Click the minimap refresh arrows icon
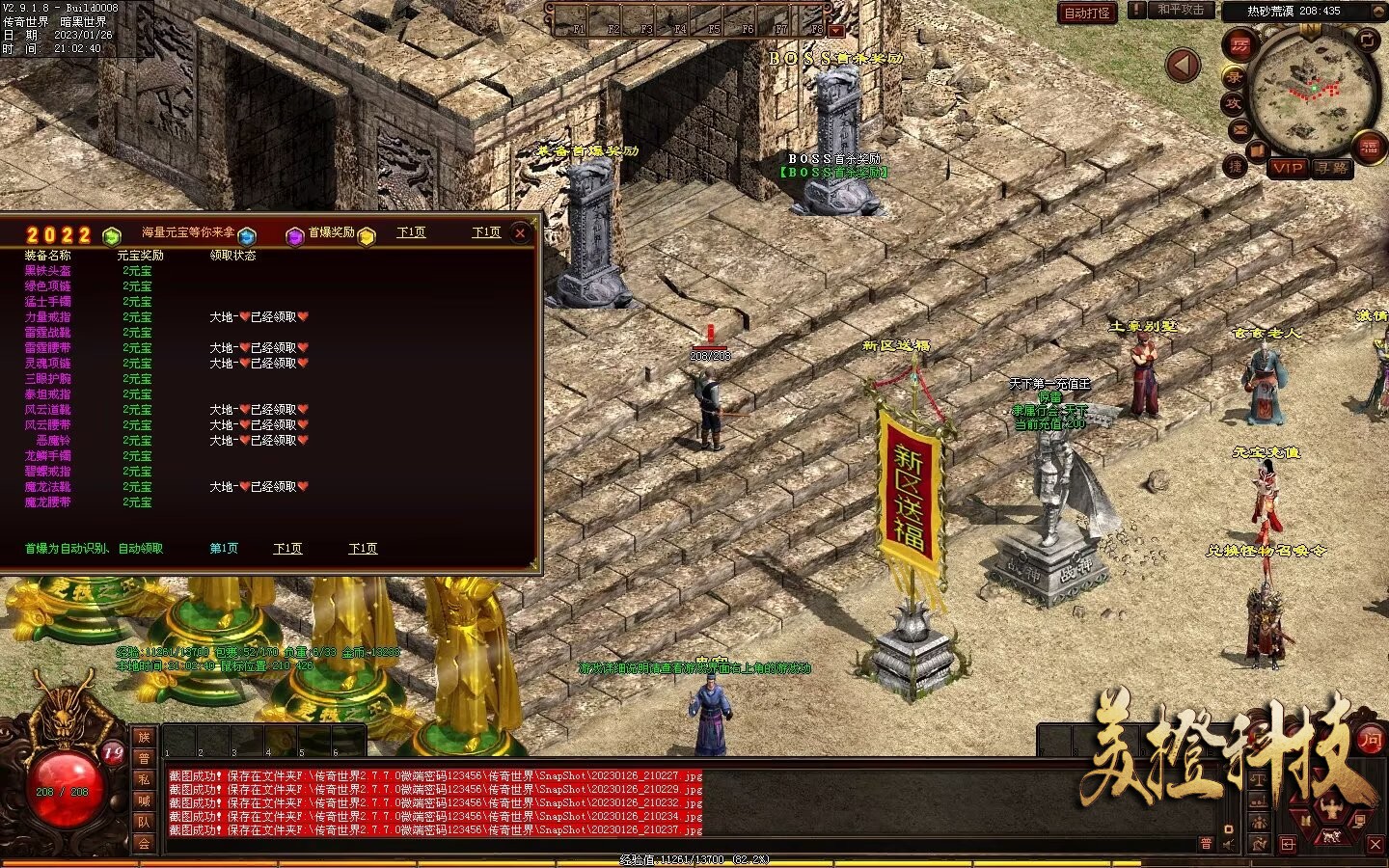Screen dimensions: 1389x868 (x=1368, y=40)
